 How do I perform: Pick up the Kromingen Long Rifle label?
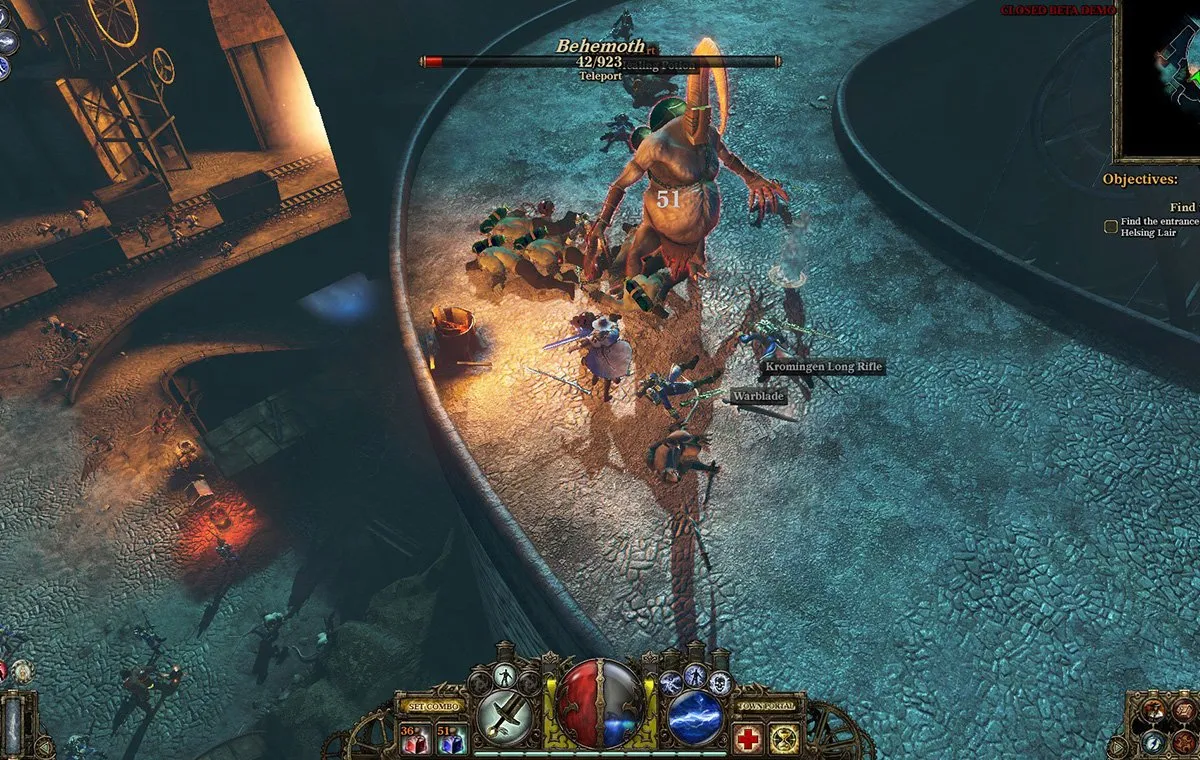(823, 368)
